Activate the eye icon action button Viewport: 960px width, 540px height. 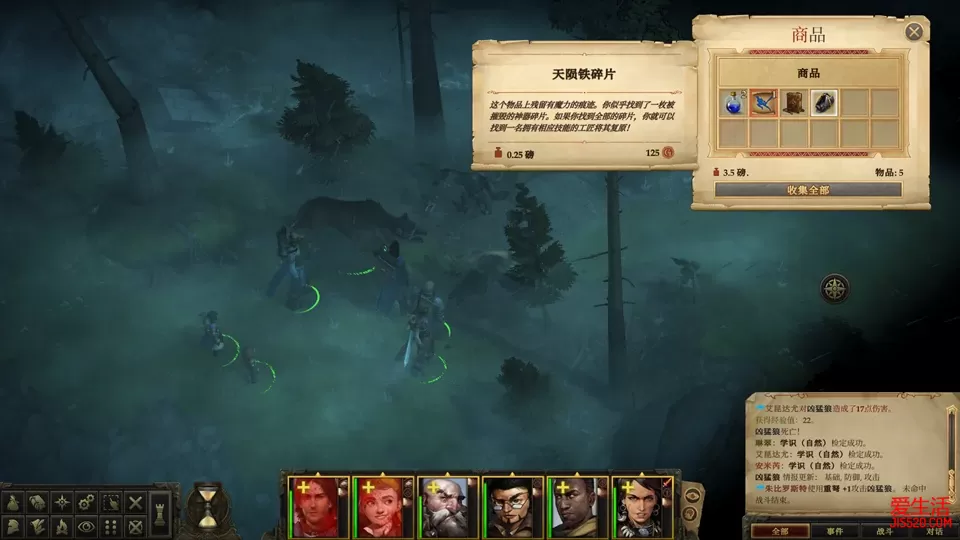click(88, 526)
